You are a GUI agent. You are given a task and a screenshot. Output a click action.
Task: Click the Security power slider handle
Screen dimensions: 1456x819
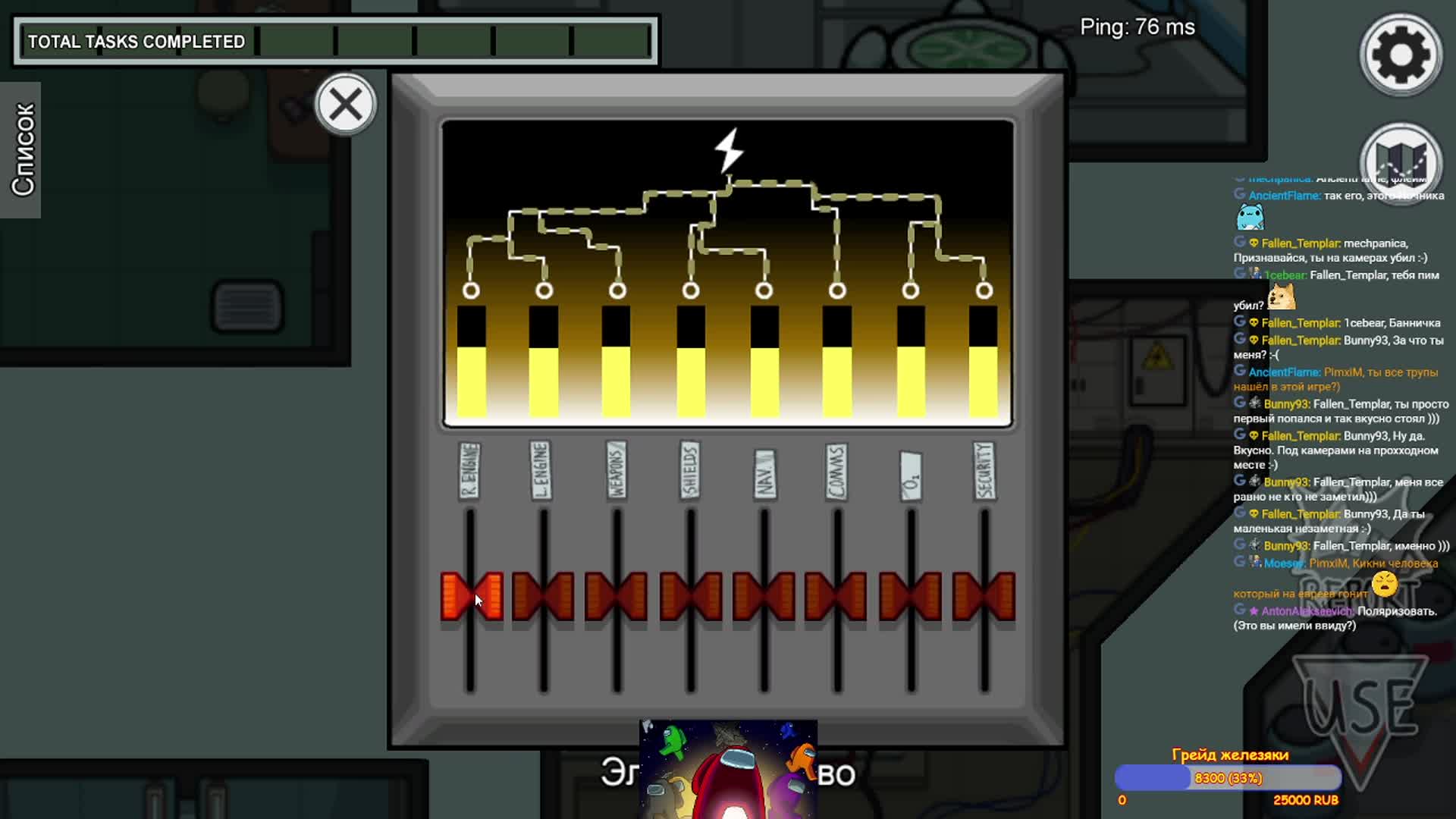[x=984, y=596]
